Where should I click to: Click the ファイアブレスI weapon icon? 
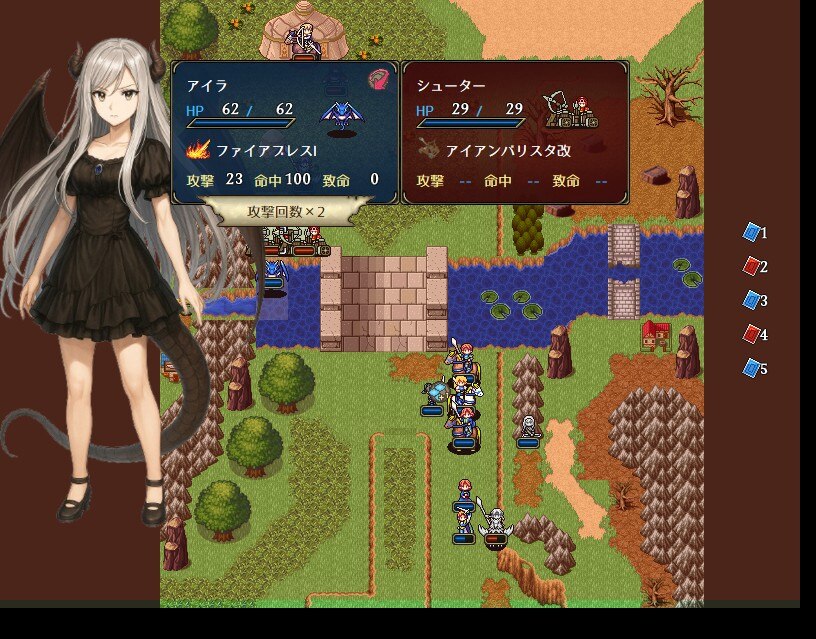pyautogui.click(x=198, y=151)
